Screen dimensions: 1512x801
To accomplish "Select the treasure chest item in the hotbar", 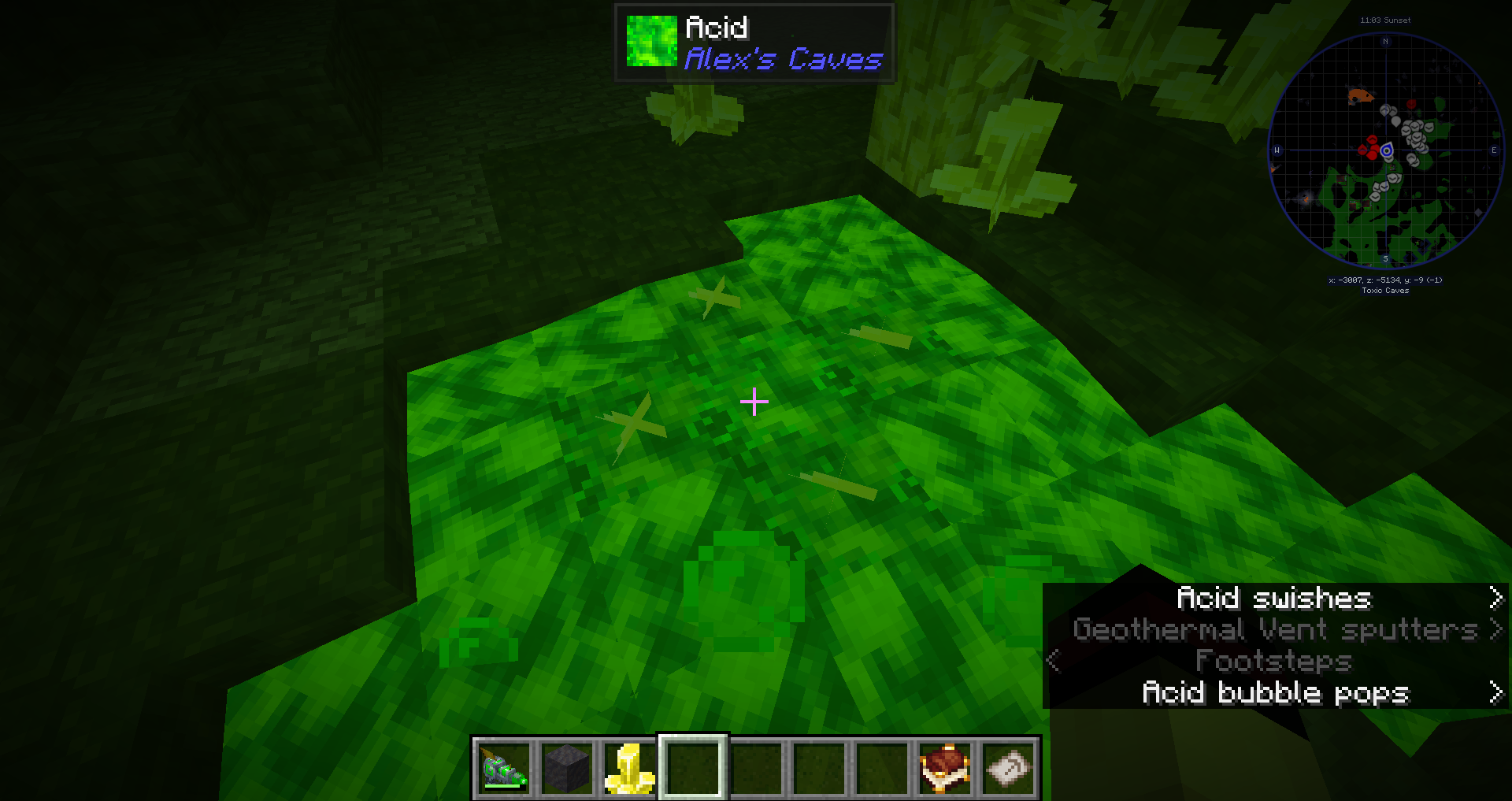I will 944,769.
